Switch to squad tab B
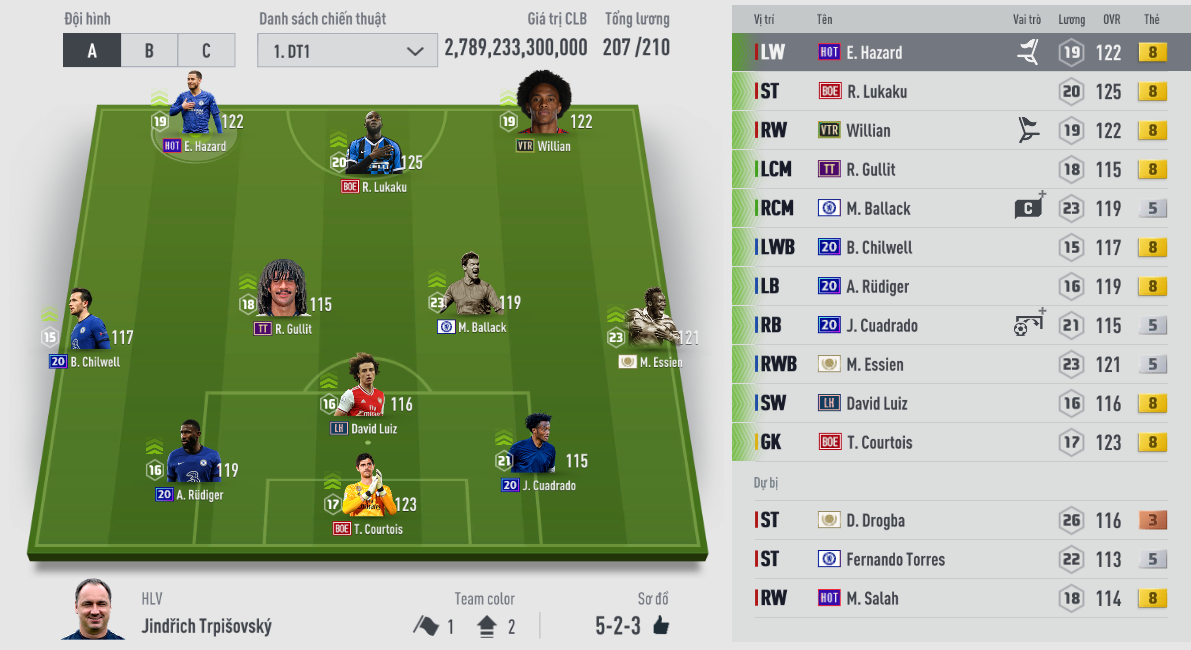1191x650 pixels. click(x=149, y=50)
